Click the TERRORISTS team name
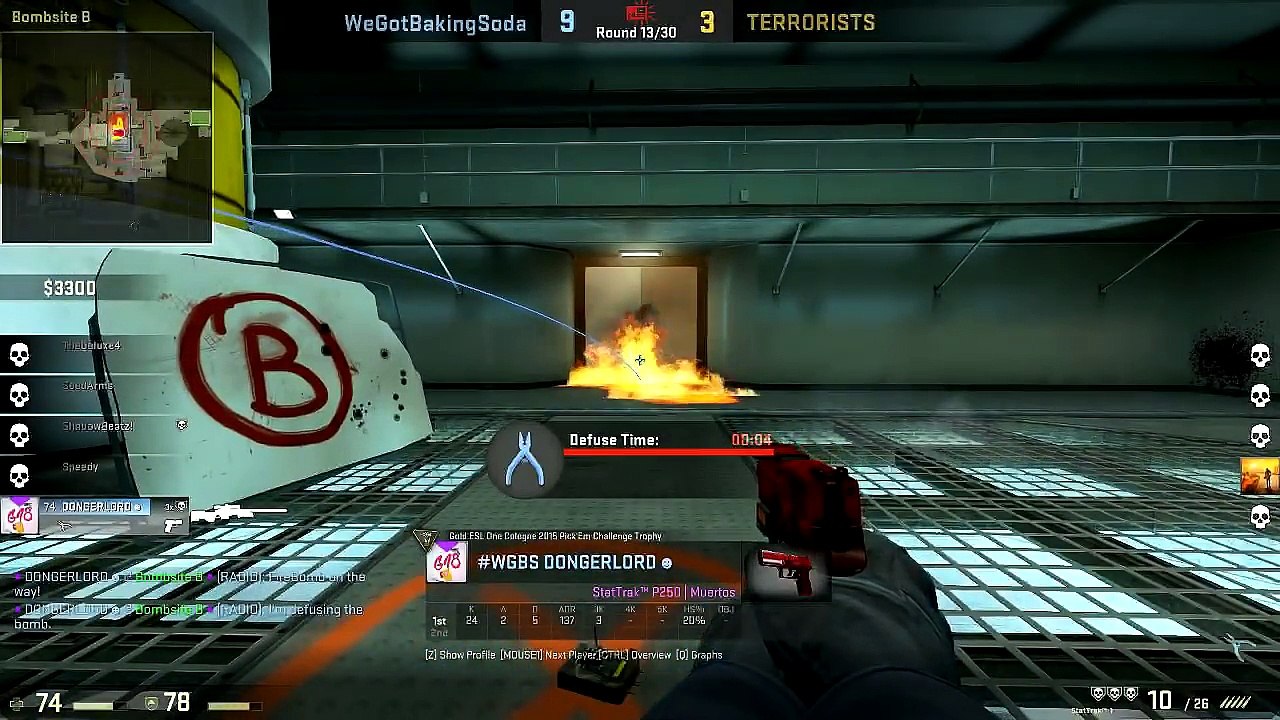 click(x=810, y=23)
